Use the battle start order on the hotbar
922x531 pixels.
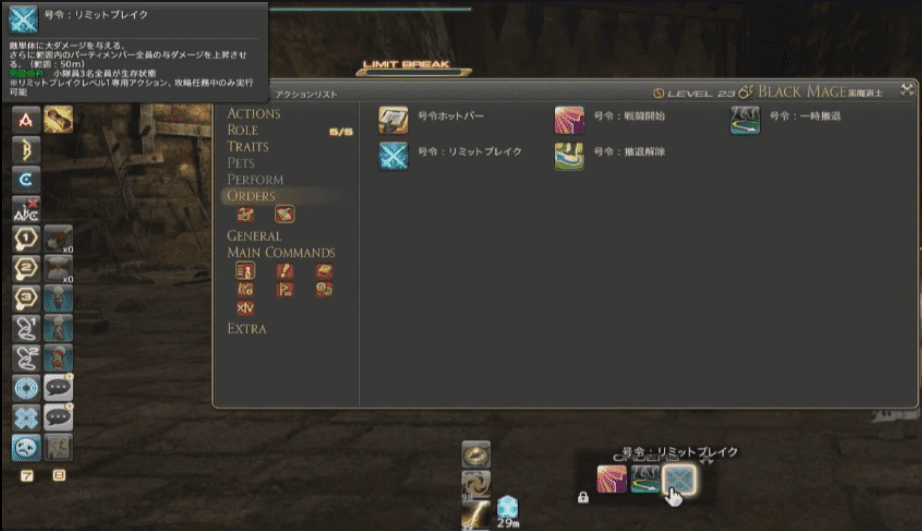pyautogui.click(x=611, y=479)
